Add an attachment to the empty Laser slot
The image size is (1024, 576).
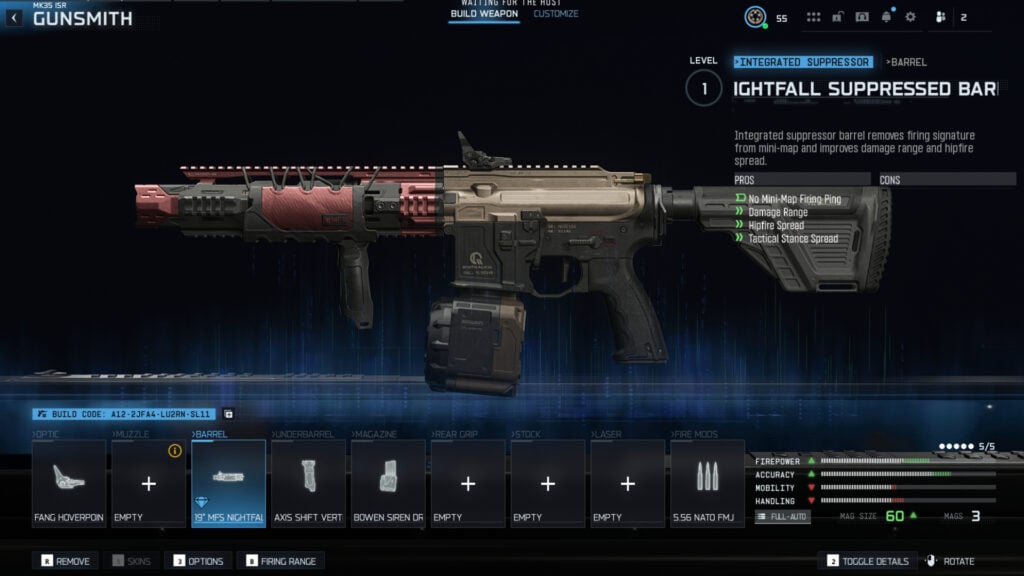(628, 483)
